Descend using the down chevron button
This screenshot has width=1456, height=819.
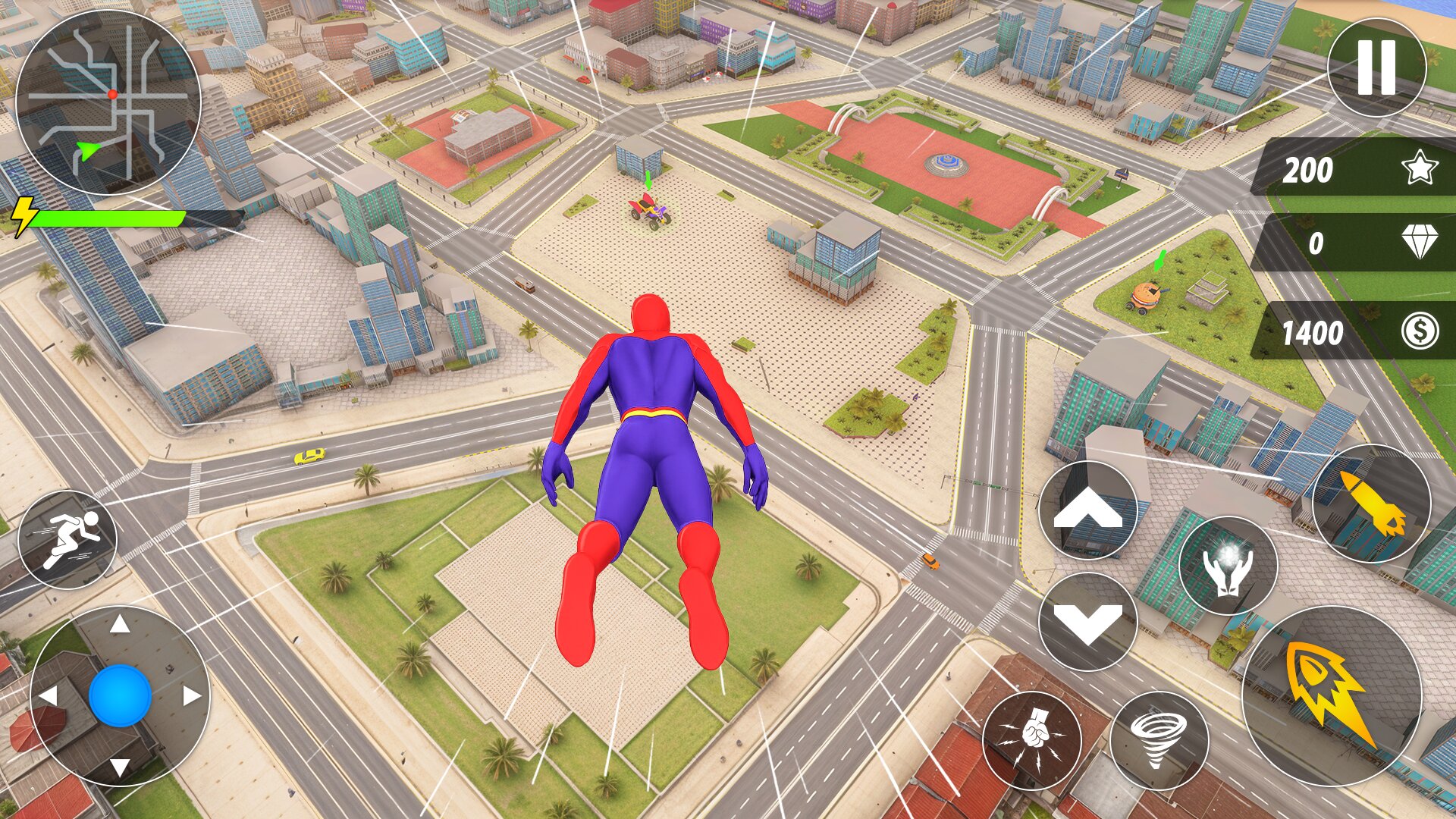point(1087,622)
